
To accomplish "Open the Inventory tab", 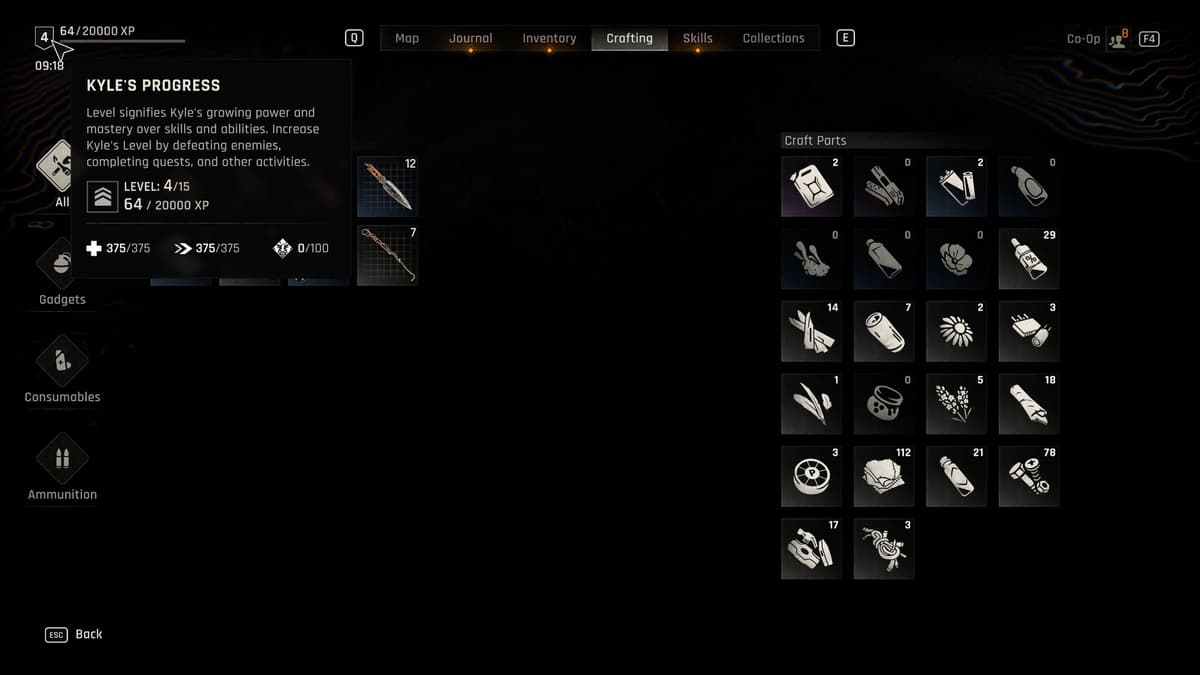I will pyautogui.click(x=549, y=38).
